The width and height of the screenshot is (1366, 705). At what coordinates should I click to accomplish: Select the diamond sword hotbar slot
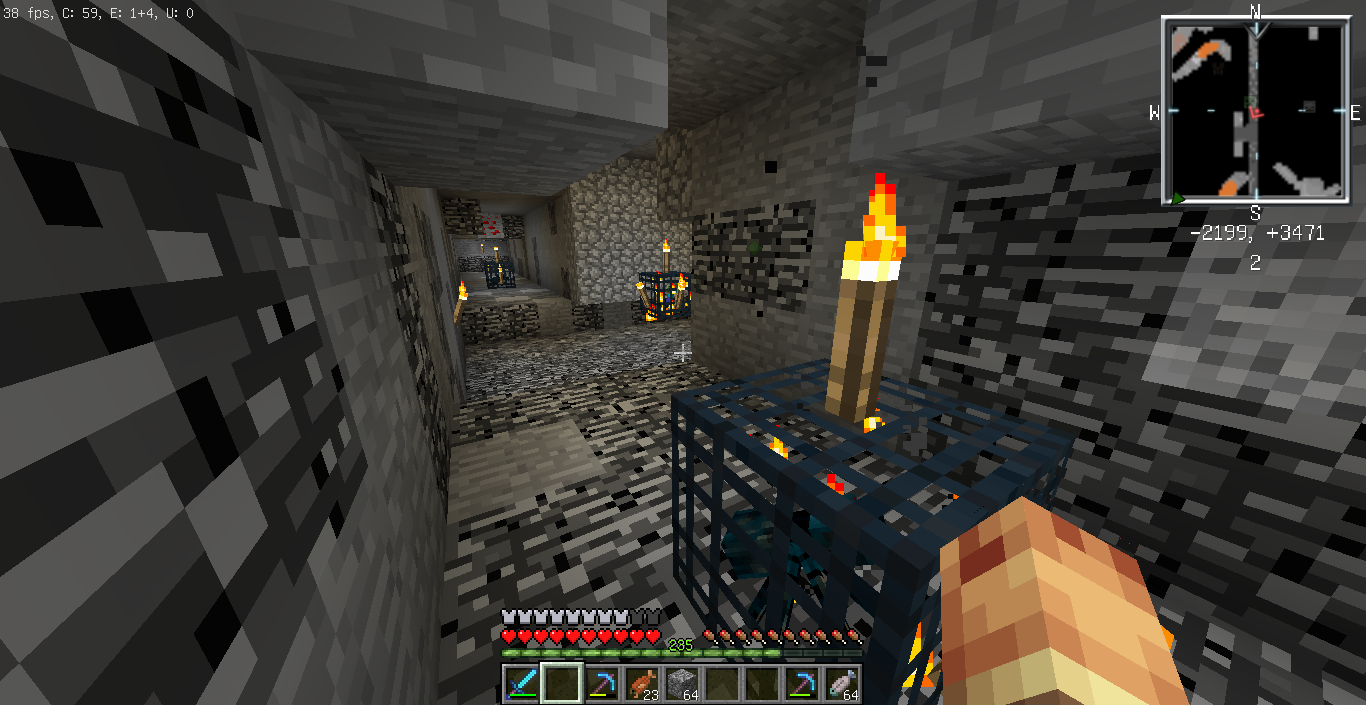(x=521, y=683)
